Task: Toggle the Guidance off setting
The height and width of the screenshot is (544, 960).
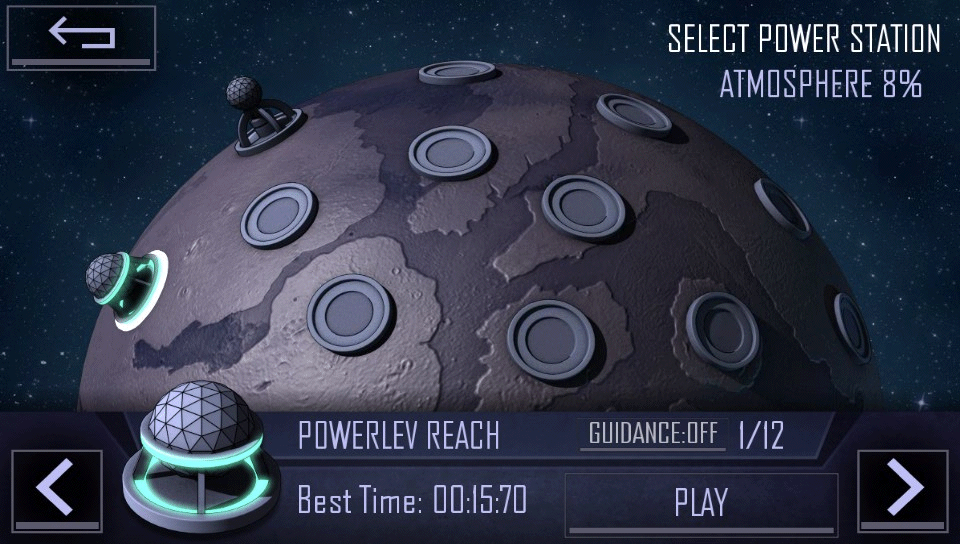Action: click(653, 434)
